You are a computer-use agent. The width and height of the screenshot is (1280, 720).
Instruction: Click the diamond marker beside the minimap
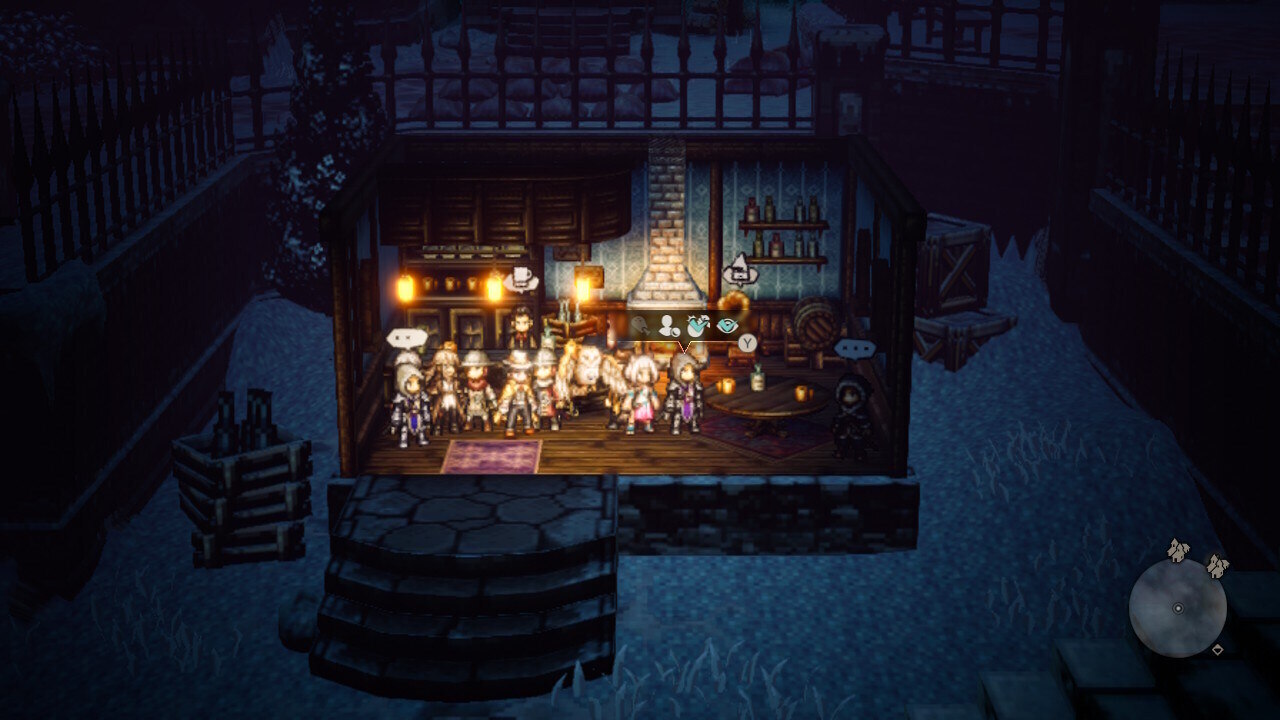pyautogui.click(x=1218, y=650)
